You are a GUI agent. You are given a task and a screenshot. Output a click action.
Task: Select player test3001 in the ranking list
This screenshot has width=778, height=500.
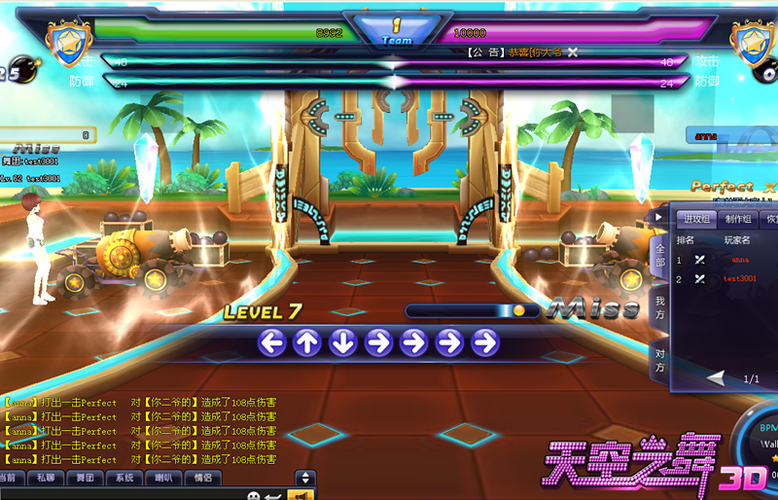click(740, 279)
